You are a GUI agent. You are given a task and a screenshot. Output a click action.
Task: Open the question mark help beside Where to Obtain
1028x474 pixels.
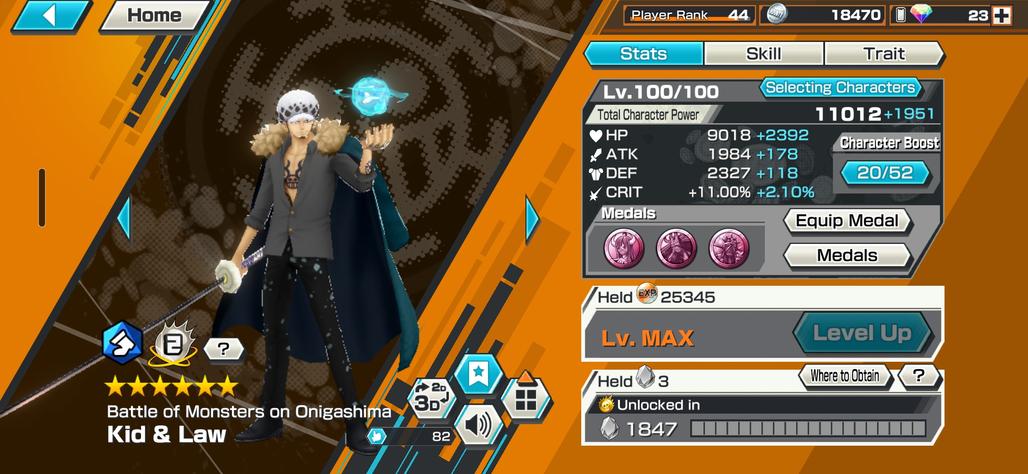[x=917, y=376]
